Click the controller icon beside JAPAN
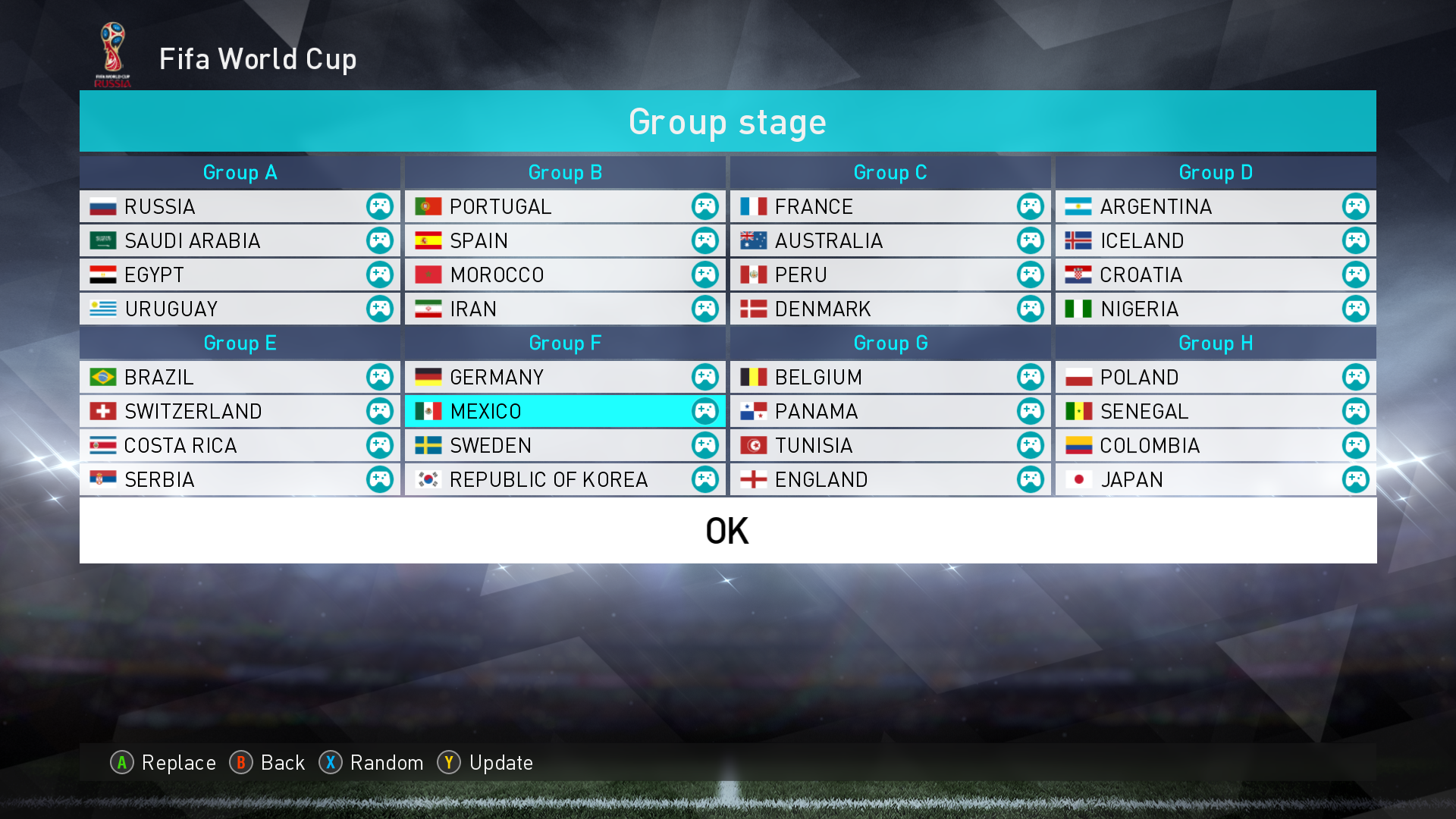 tap(1354, 479)
